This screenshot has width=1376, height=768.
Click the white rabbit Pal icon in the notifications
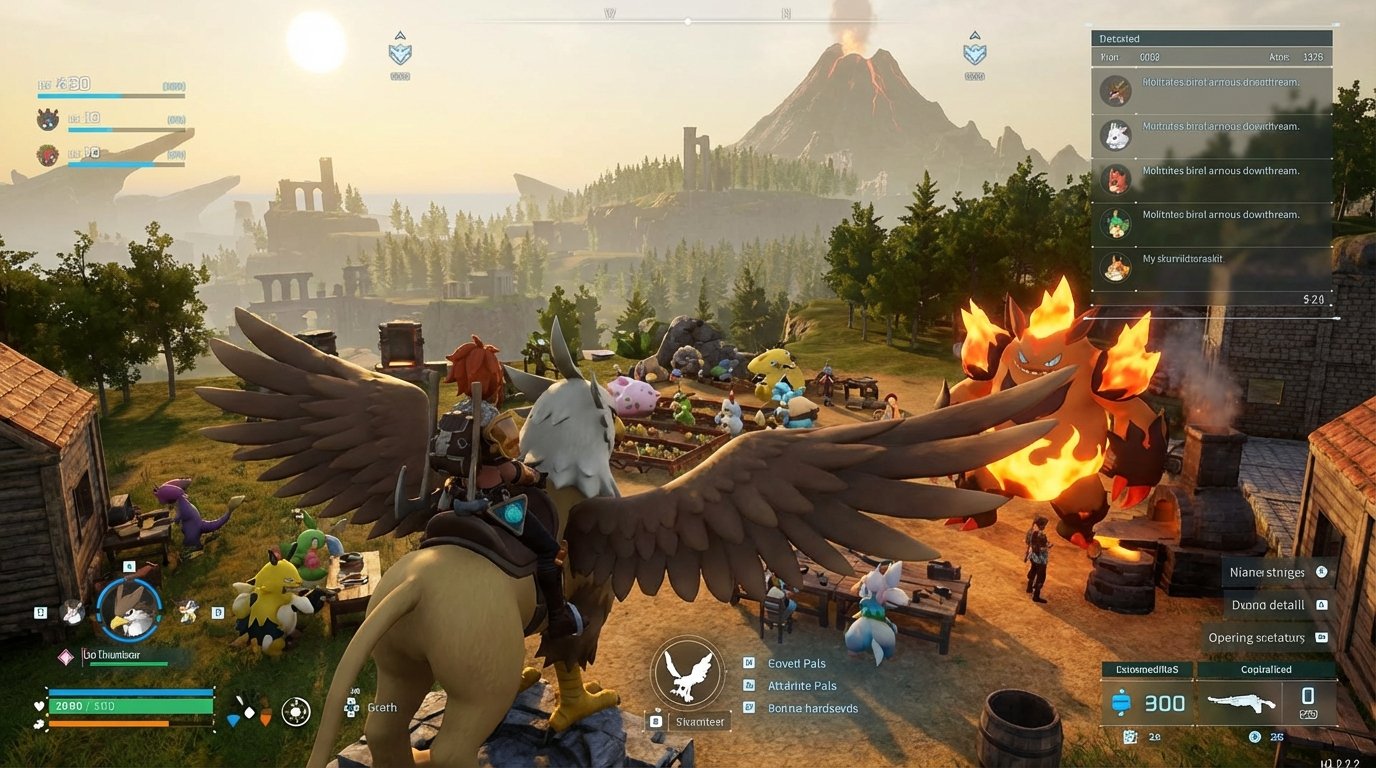pyautogui.click(x=1114, y=135)
